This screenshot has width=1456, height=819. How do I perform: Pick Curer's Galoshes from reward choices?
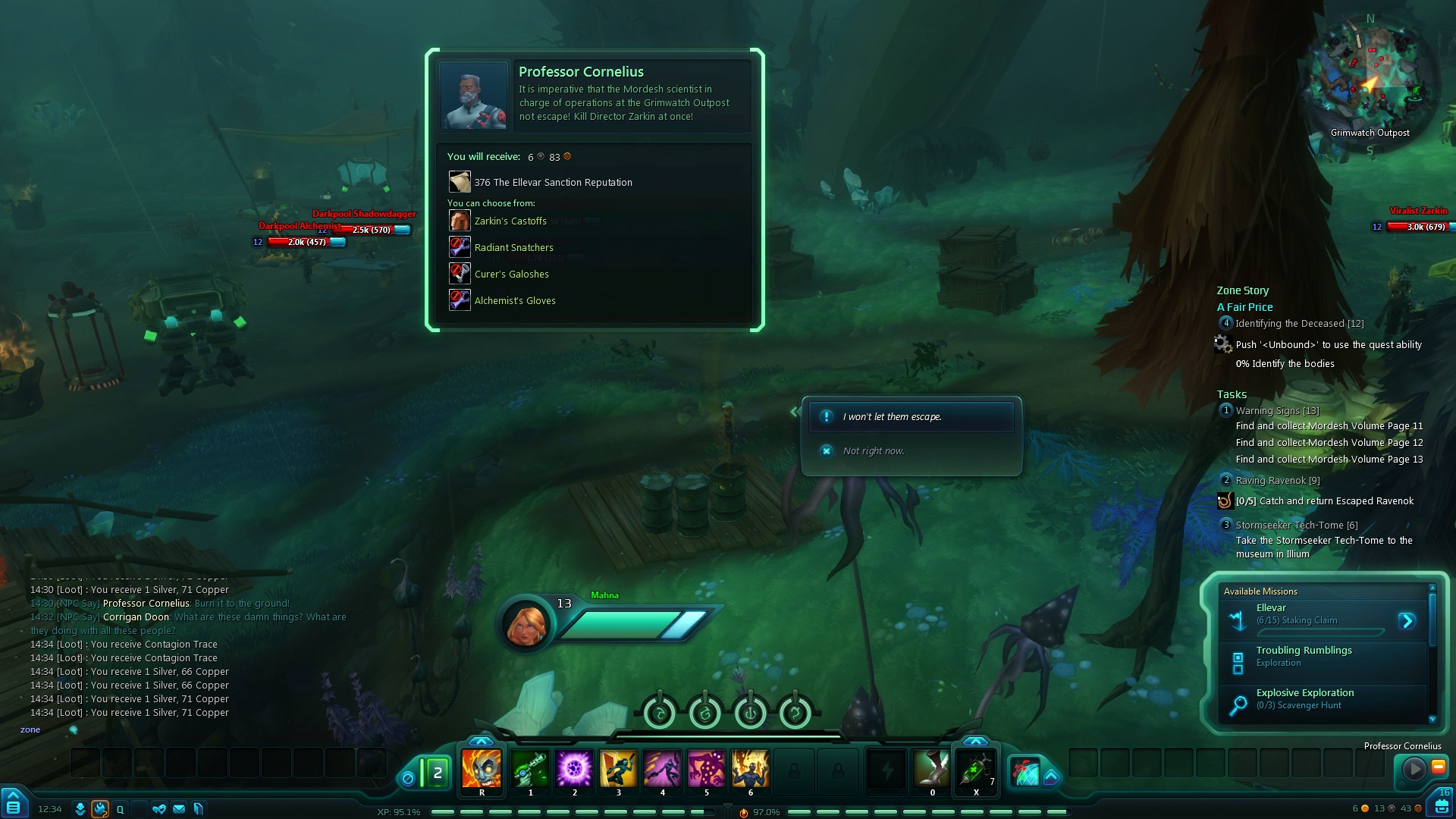[x=511, y=275]
